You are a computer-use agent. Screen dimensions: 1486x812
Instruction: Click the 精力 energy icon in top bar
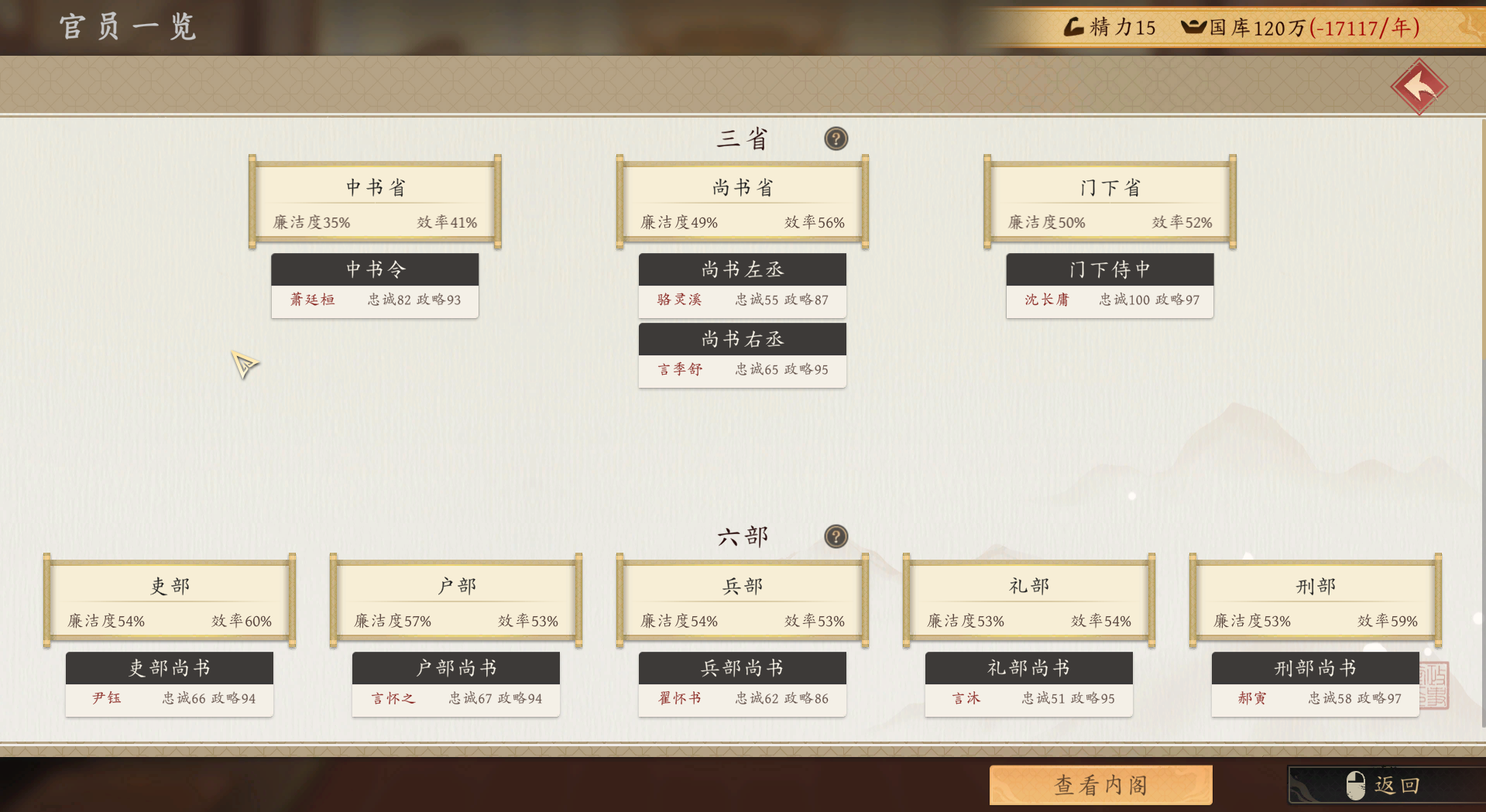pyautogui.click(x=1075, y=27)
